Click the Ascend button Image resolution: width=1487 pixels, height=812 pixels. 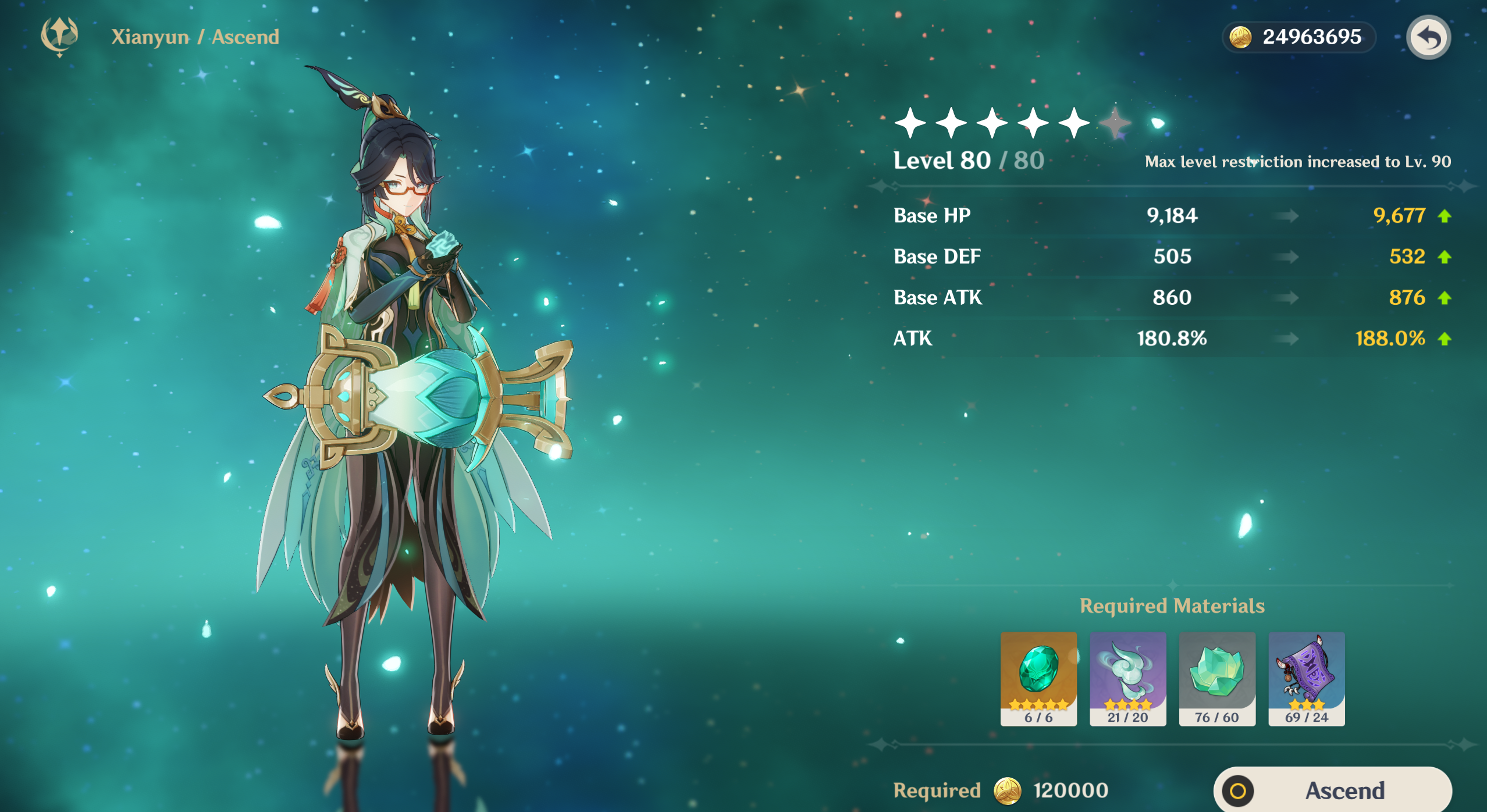(x=1332, y=790)
